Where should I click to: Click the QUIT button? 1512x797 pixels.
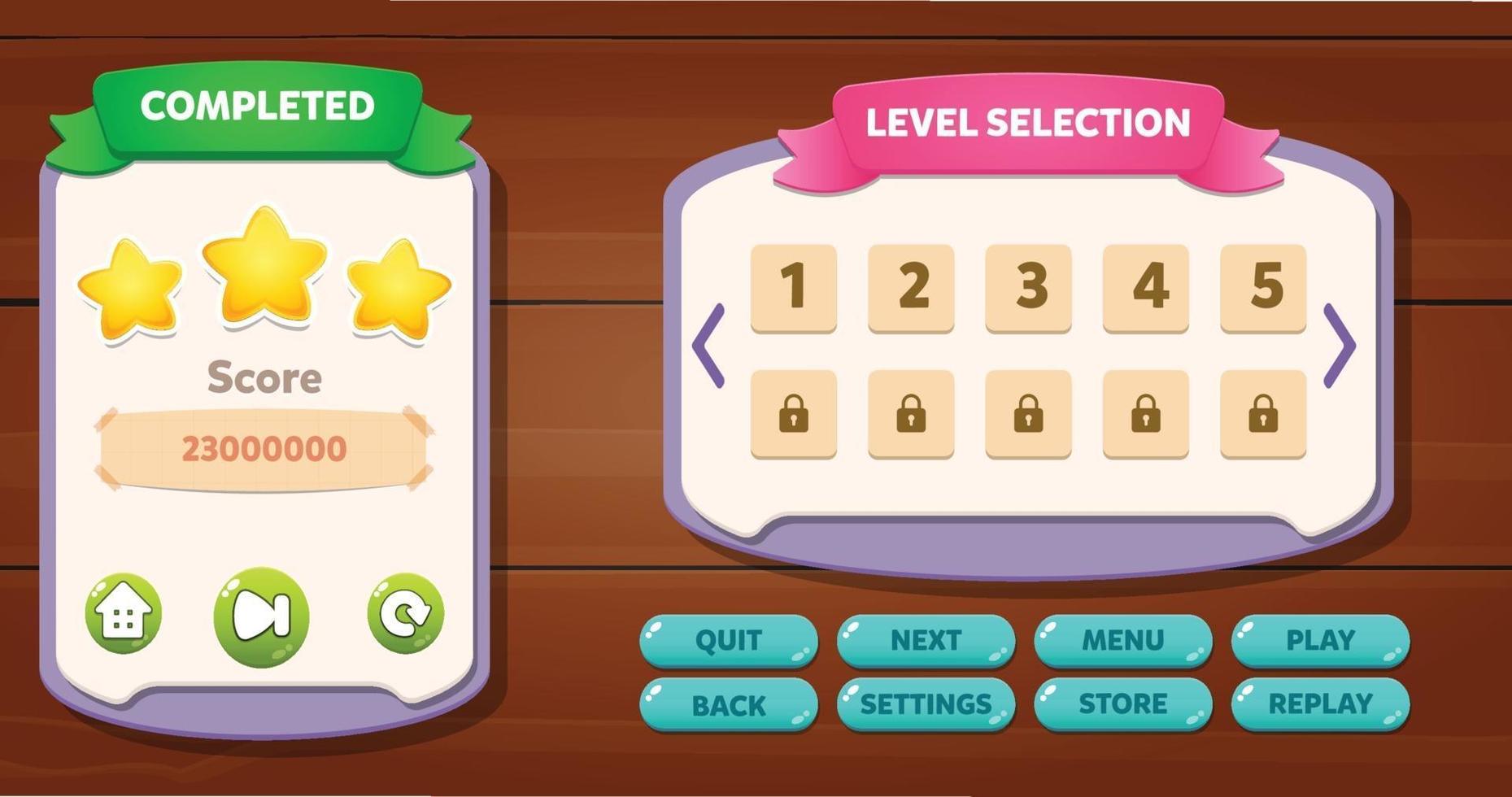coord(729,640)
